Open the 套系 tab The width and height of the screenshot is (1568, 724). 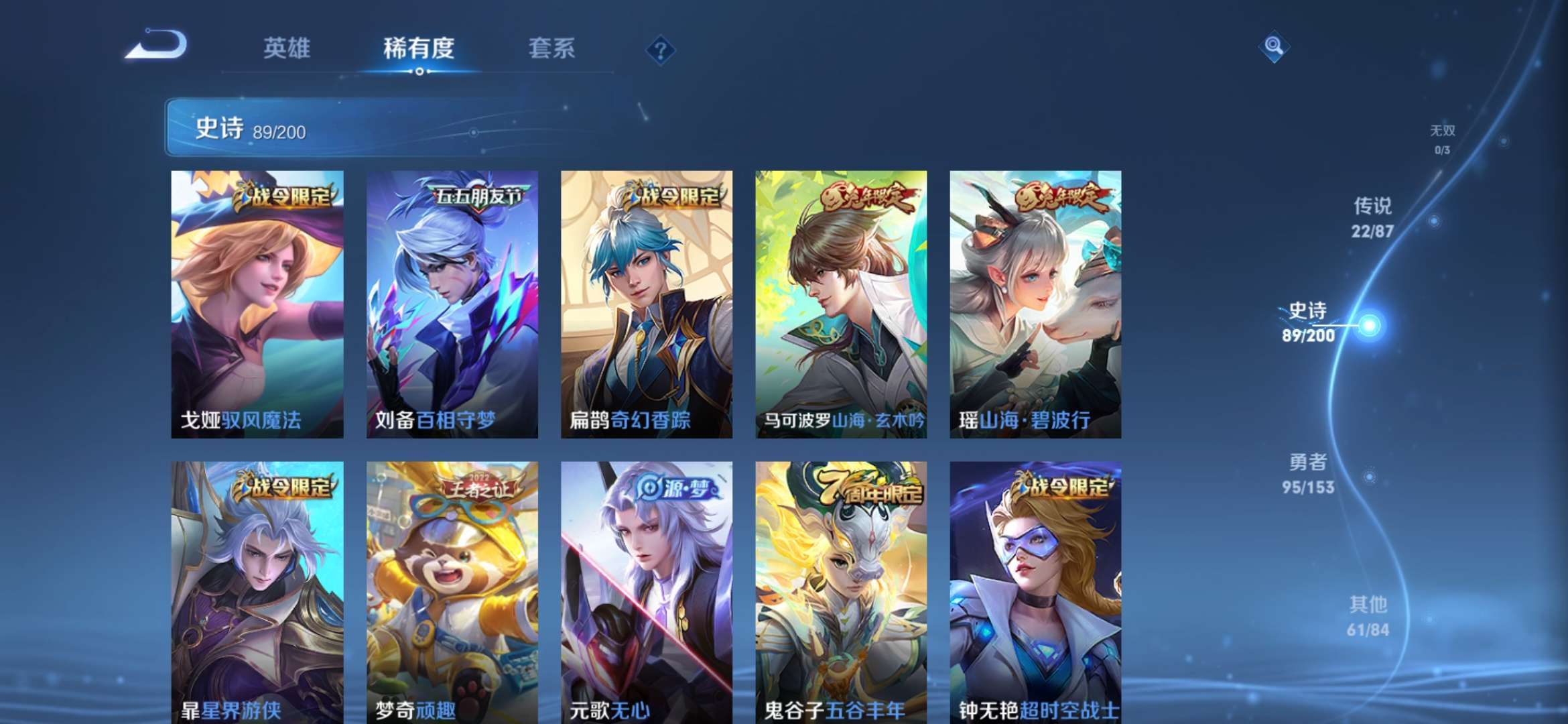[551, 48]
